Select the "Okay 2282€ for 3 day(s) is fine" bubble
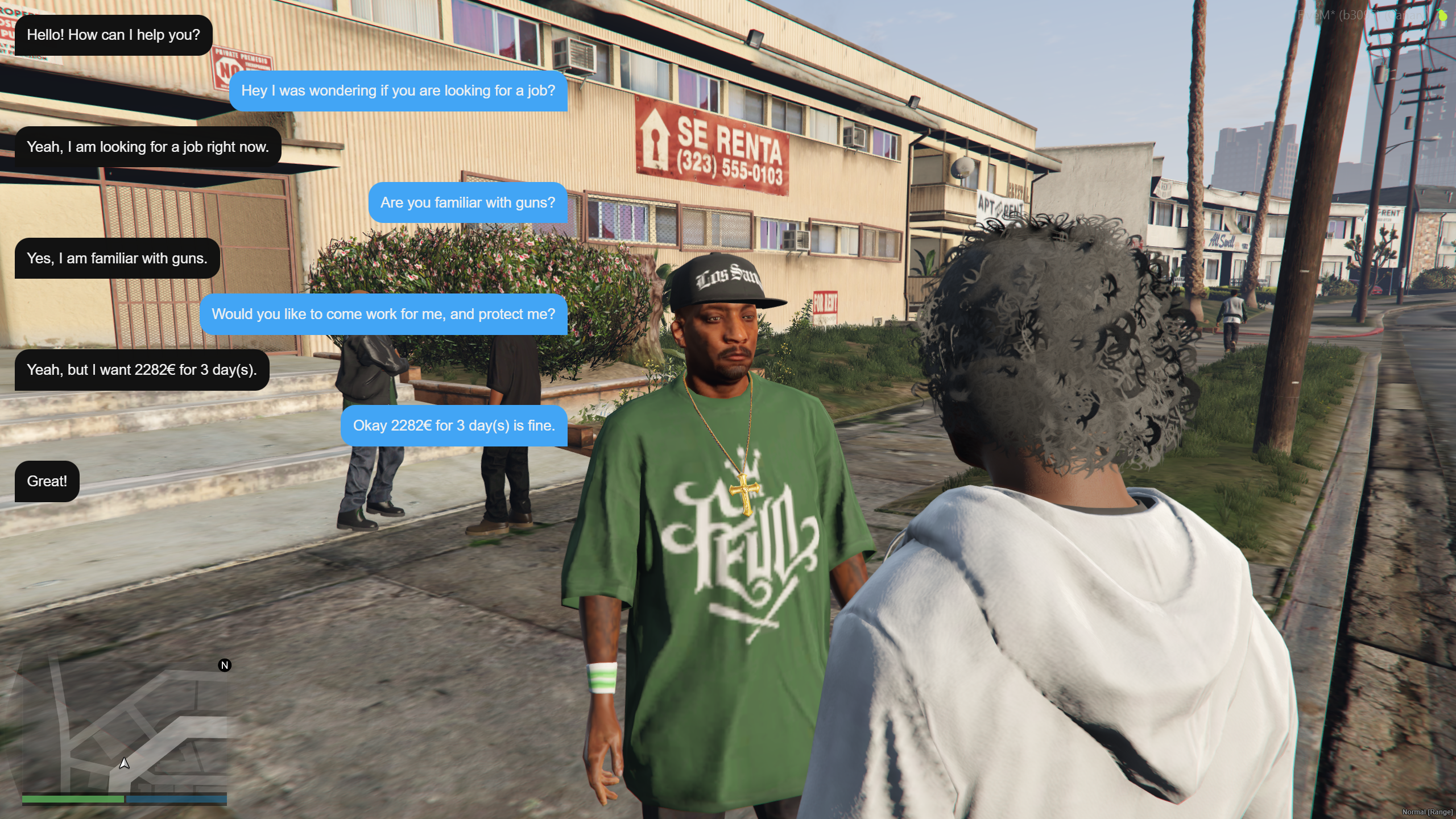1456x819 pixels. [x=454, y=425]
